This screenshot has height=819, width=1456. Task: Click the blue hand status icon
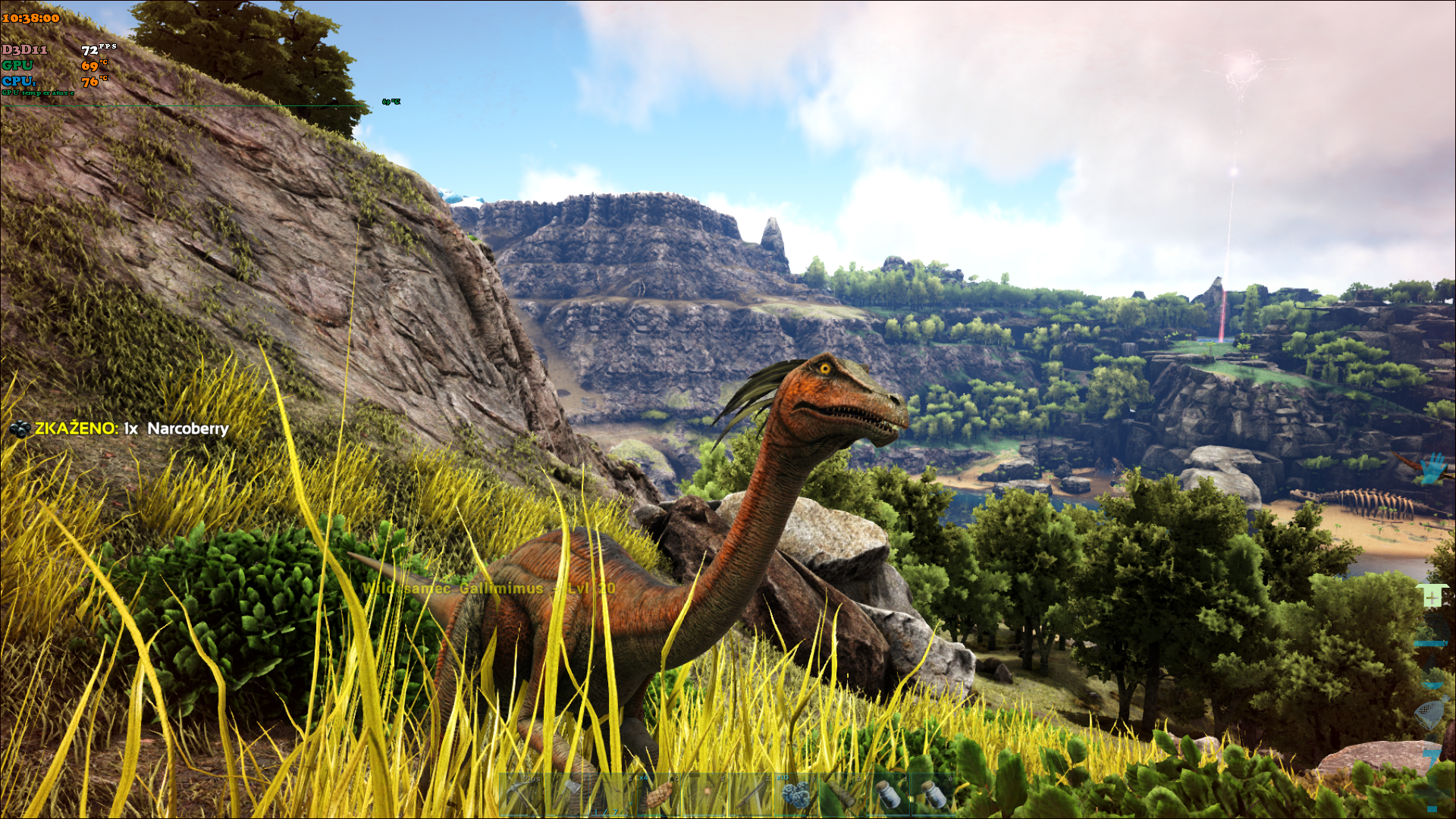(1432, 469)
